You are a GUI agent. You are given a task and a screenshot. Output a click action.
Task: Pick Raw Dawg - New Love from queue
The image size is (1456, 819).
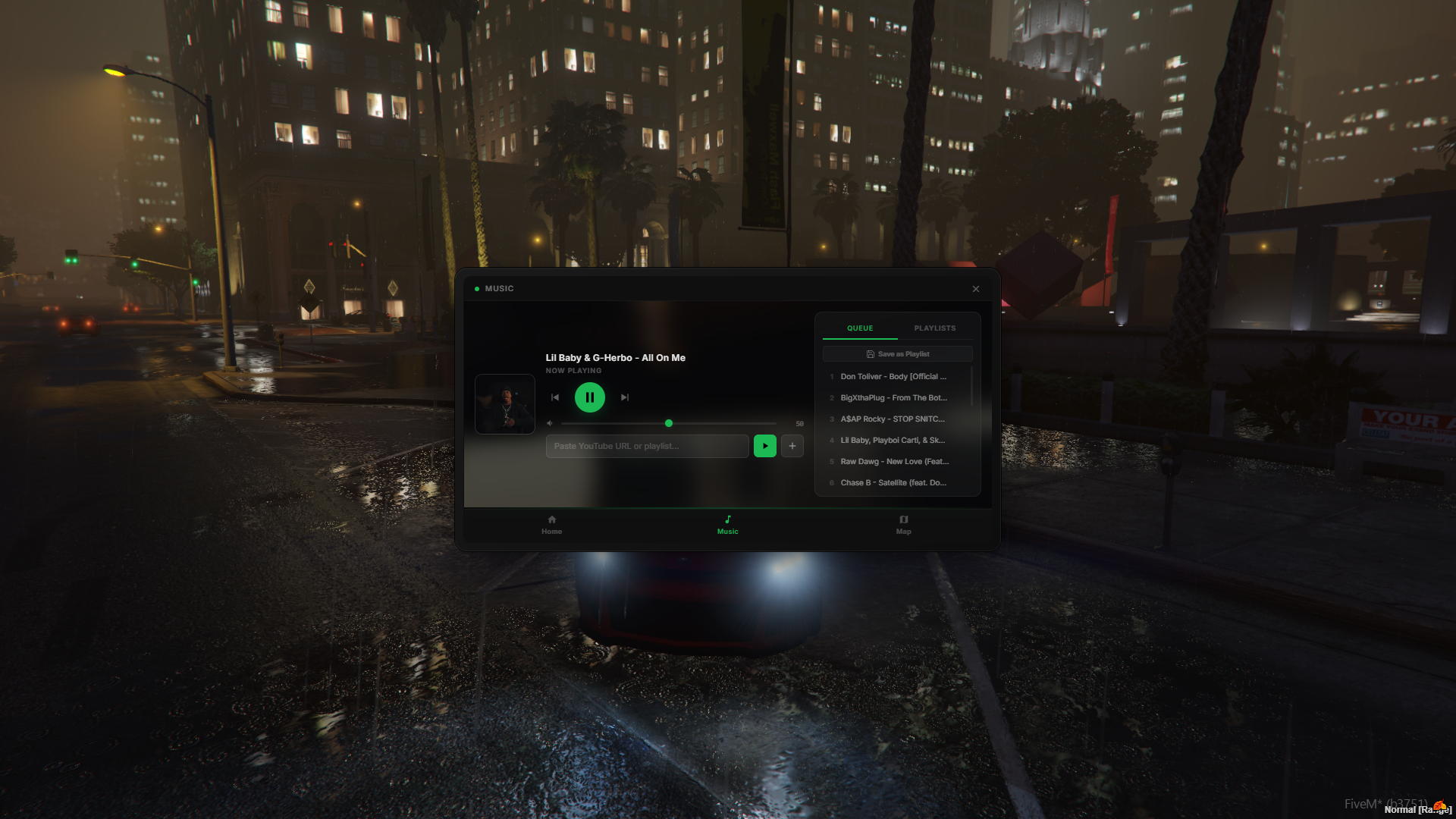point(894,462)
